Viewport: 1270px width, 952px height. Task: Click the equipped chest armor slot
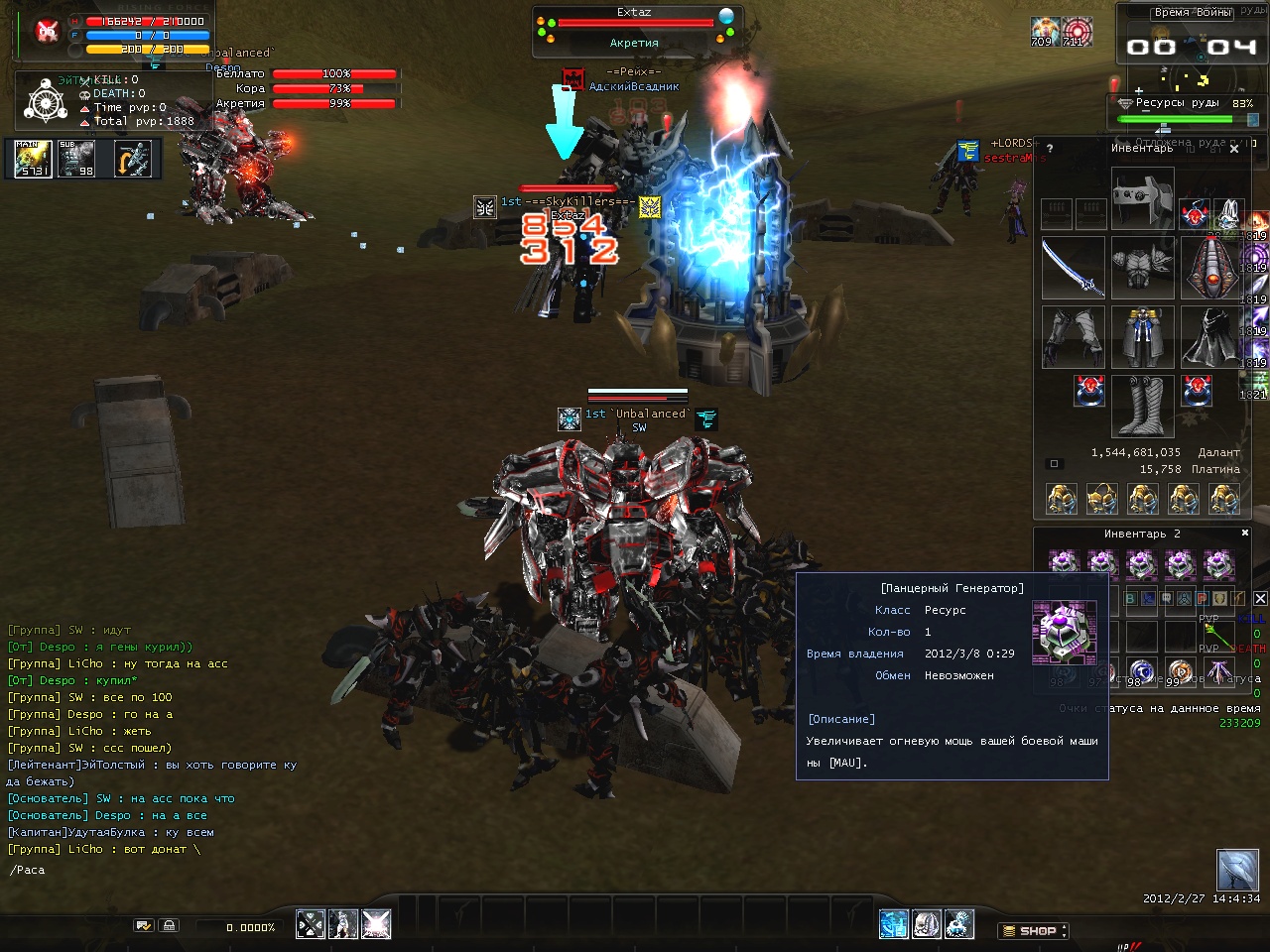1143,268
